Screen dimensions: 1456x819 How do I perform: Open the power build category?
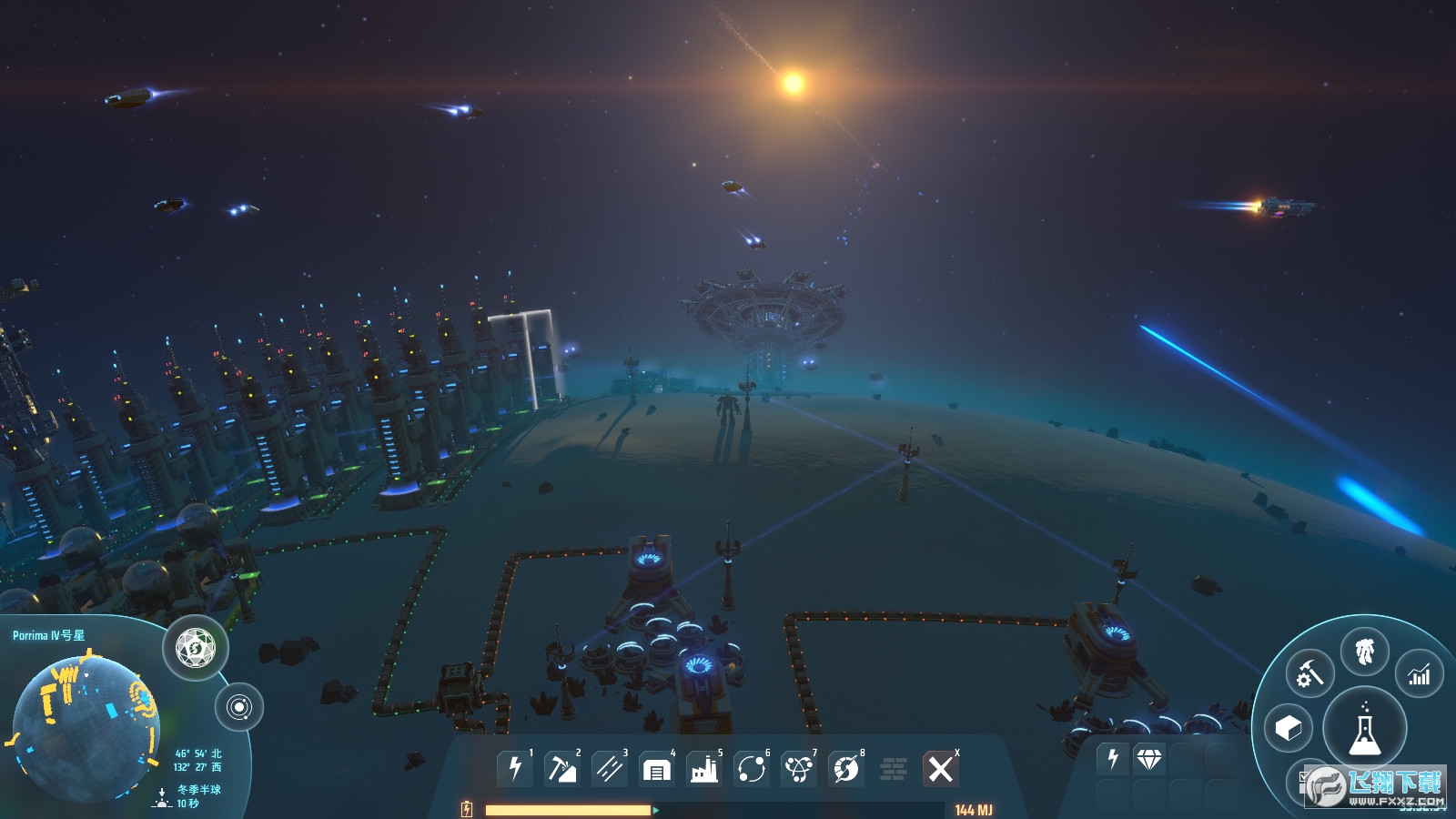click(x=515, y=769)
